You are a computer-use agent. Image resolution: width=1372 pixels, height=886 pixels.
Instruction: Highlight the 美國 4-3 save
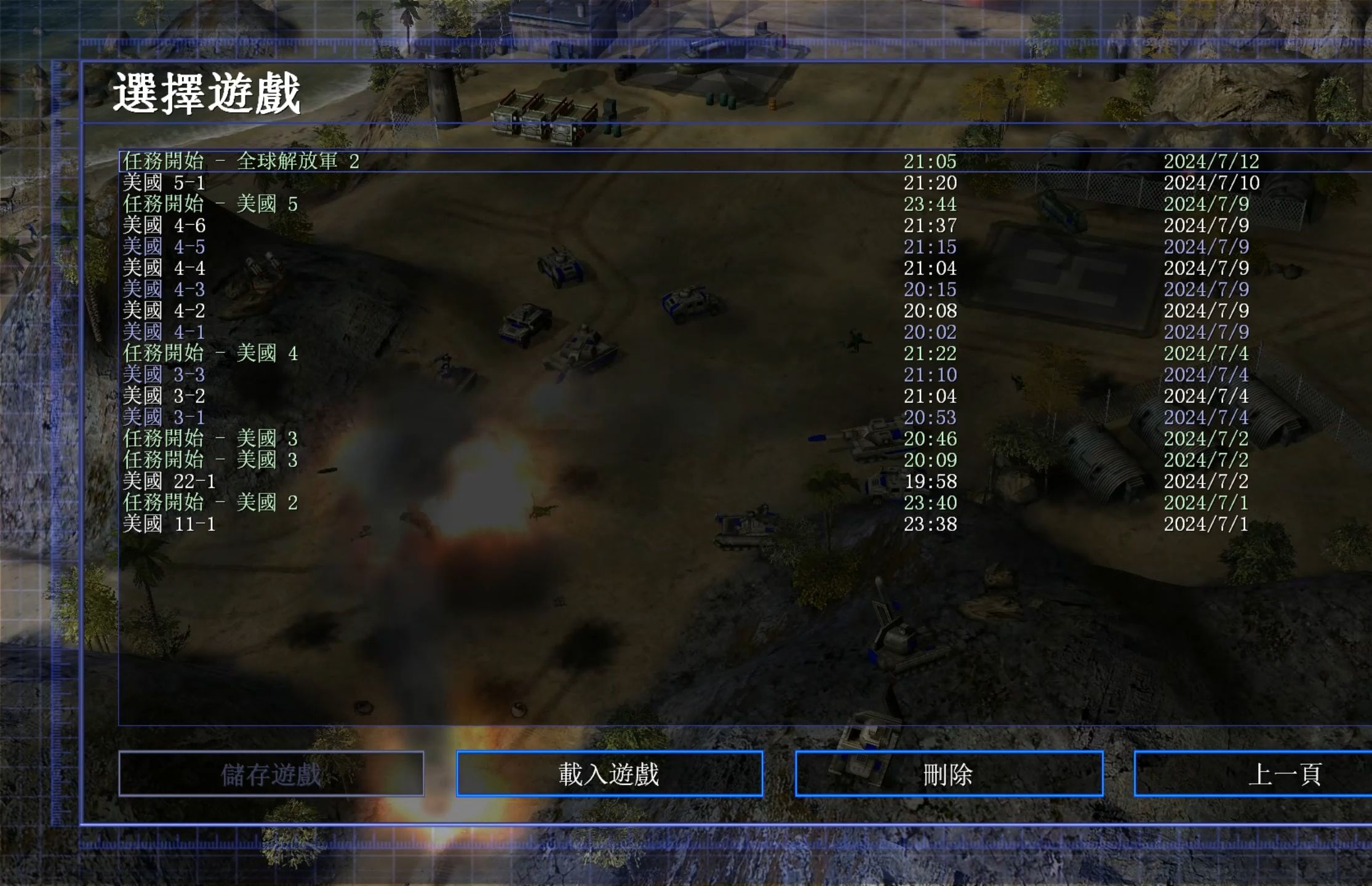point(164,289)
